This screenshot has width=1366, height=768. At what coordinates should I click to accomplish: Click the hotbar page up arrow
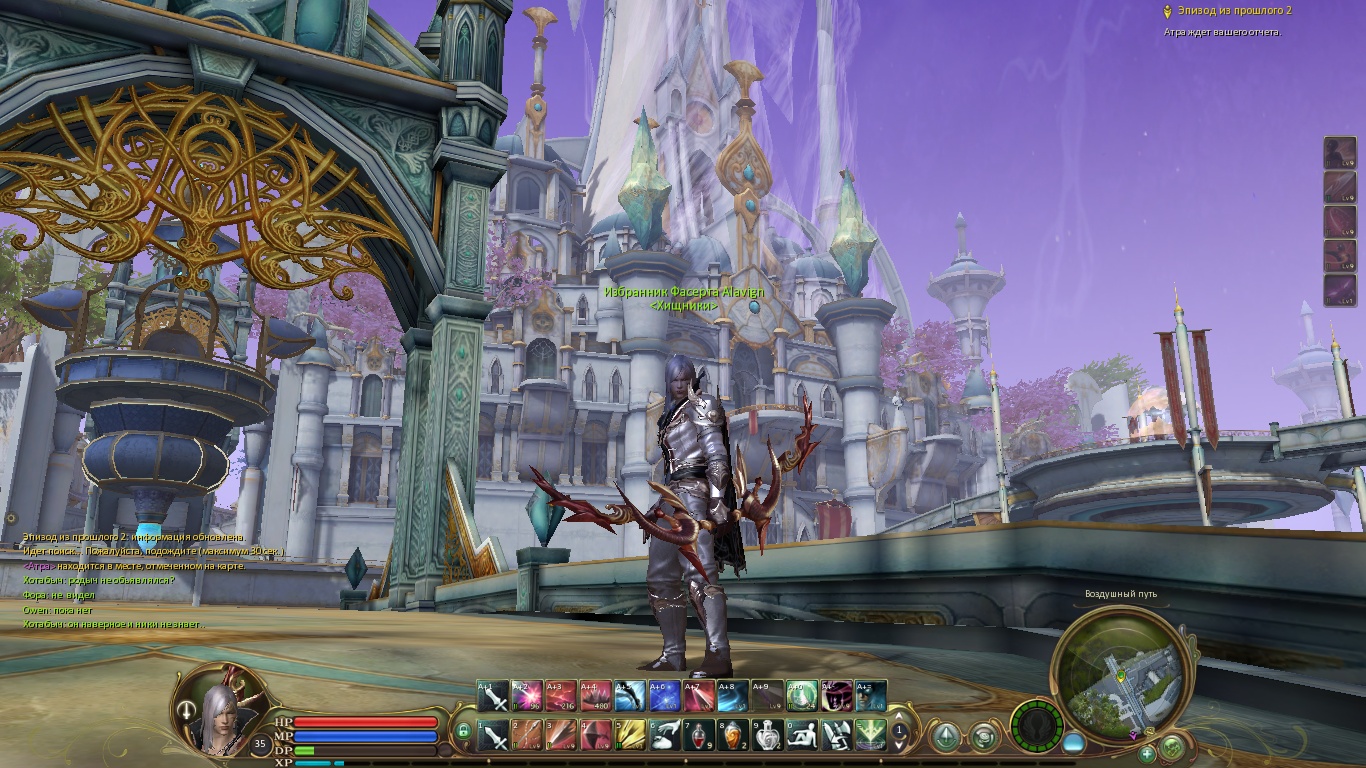[x=899, y=718]
